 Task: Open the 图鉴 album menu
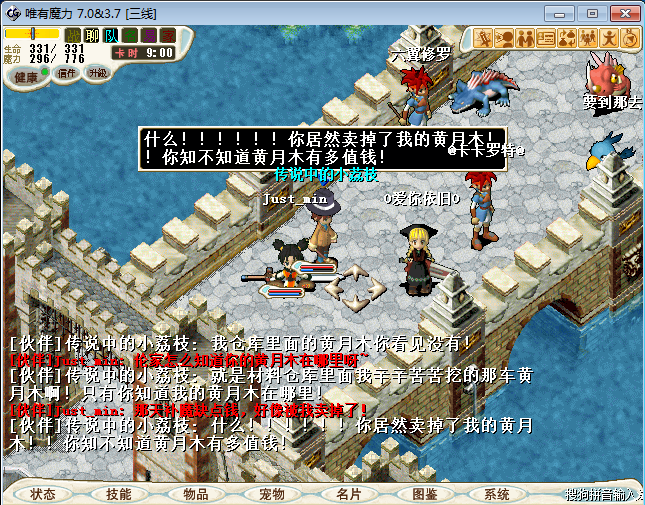pyautogui.click(x=424, y=494)
